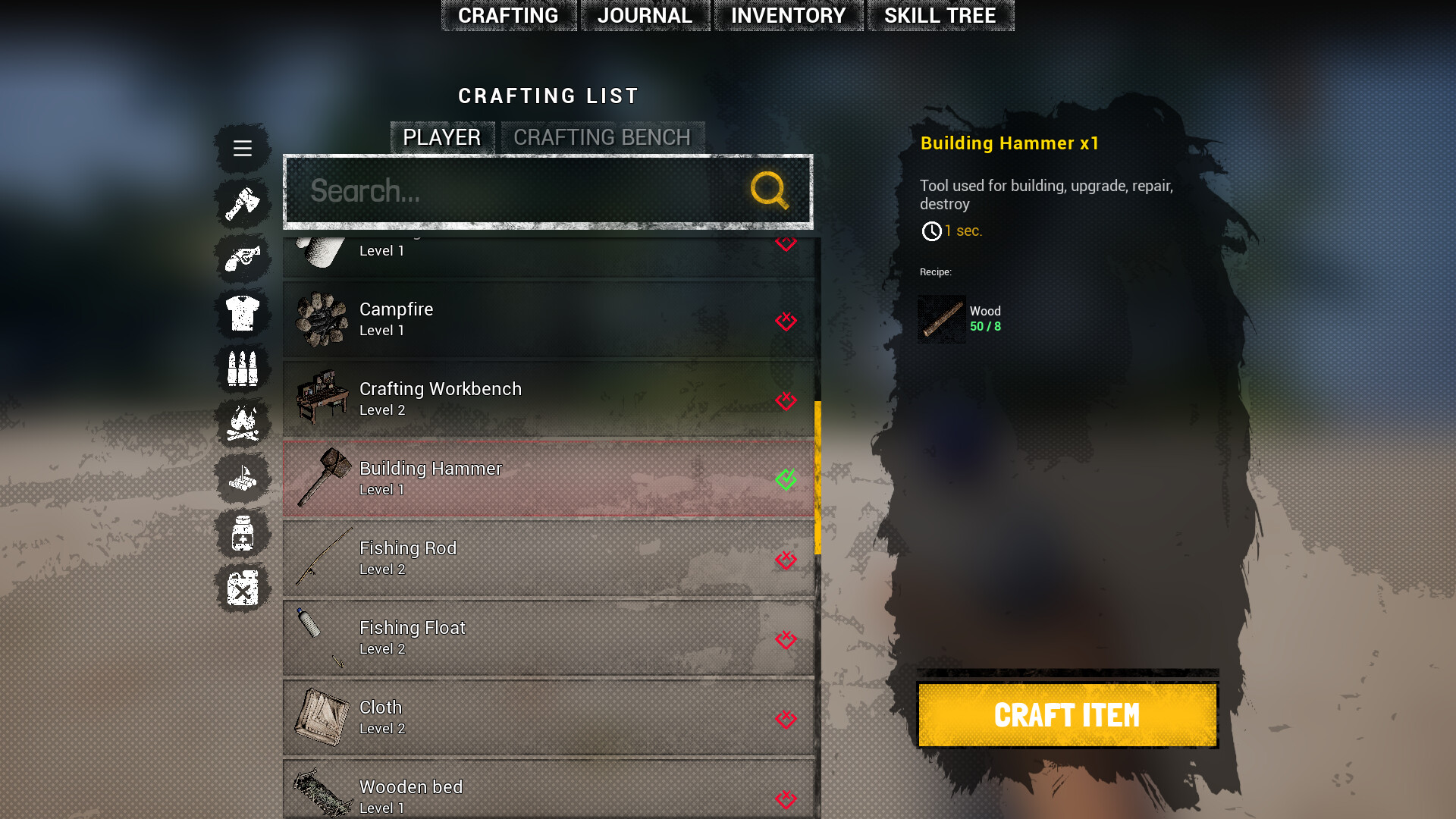Open the ammunition category filter

pyautogui.click(x=242, y=368)
